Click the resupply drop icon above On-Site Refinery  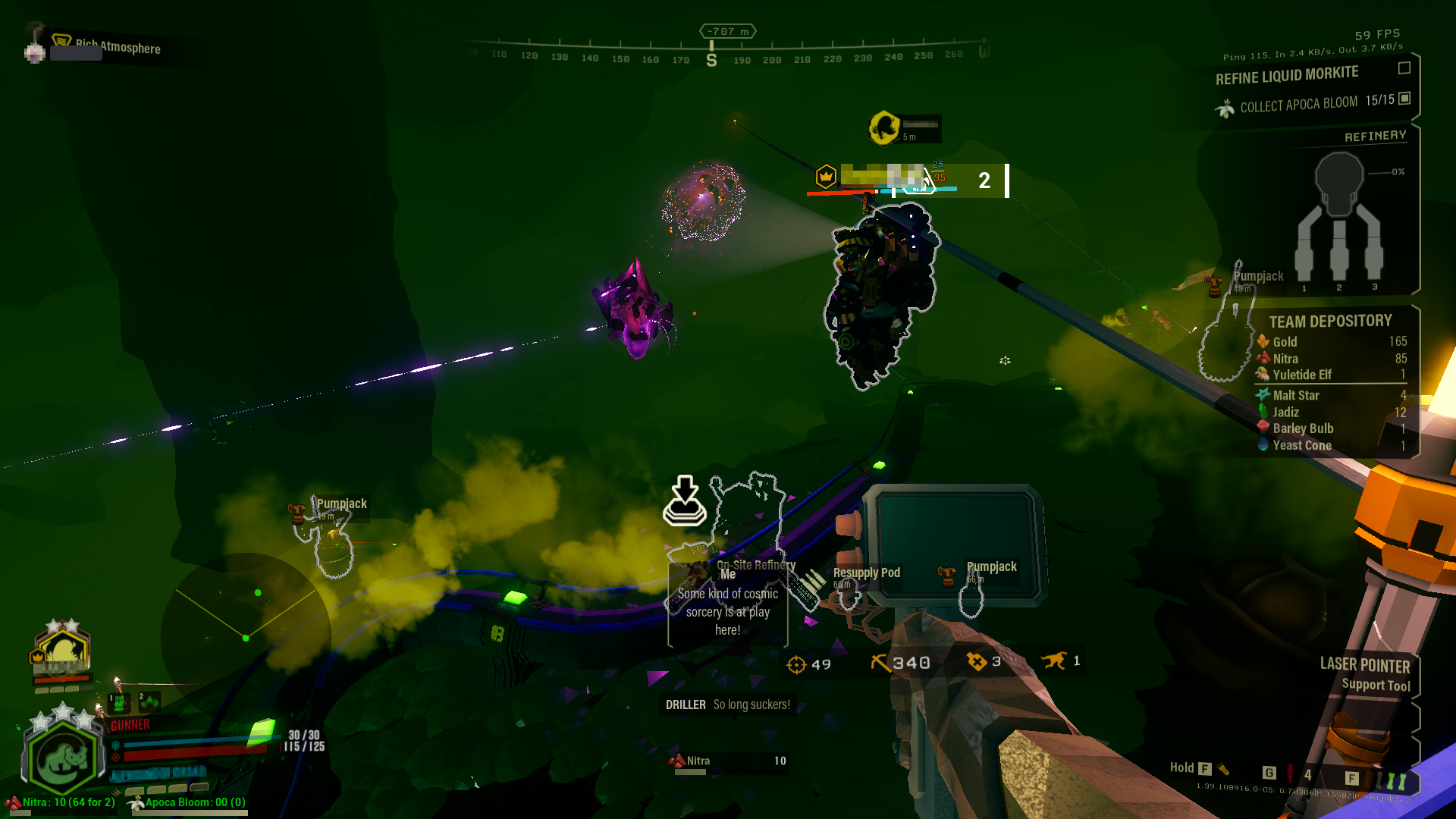click(x=685, y=501)
